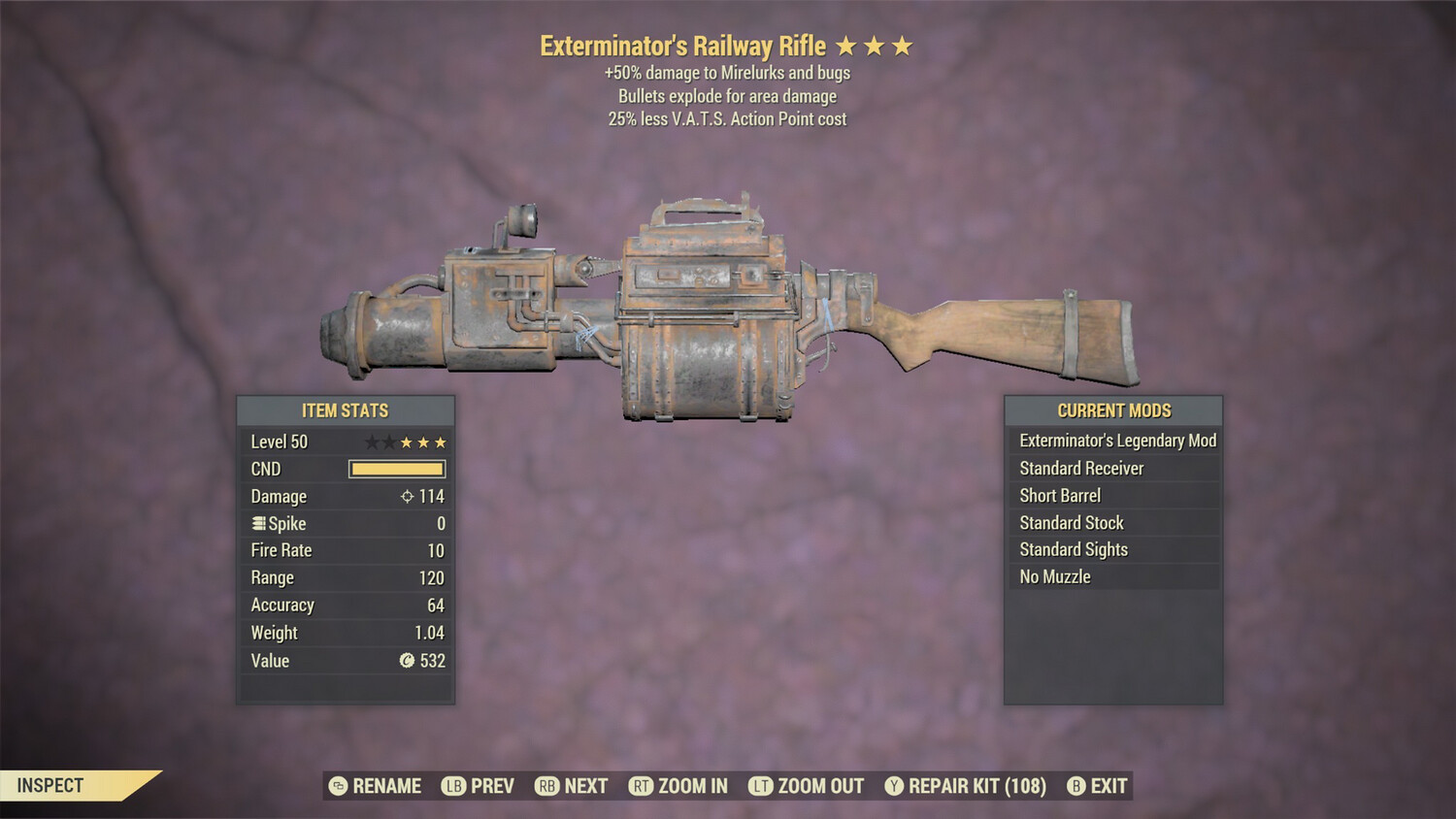
Task: Click the circular button icon beside RENAME
Action: 337,786
